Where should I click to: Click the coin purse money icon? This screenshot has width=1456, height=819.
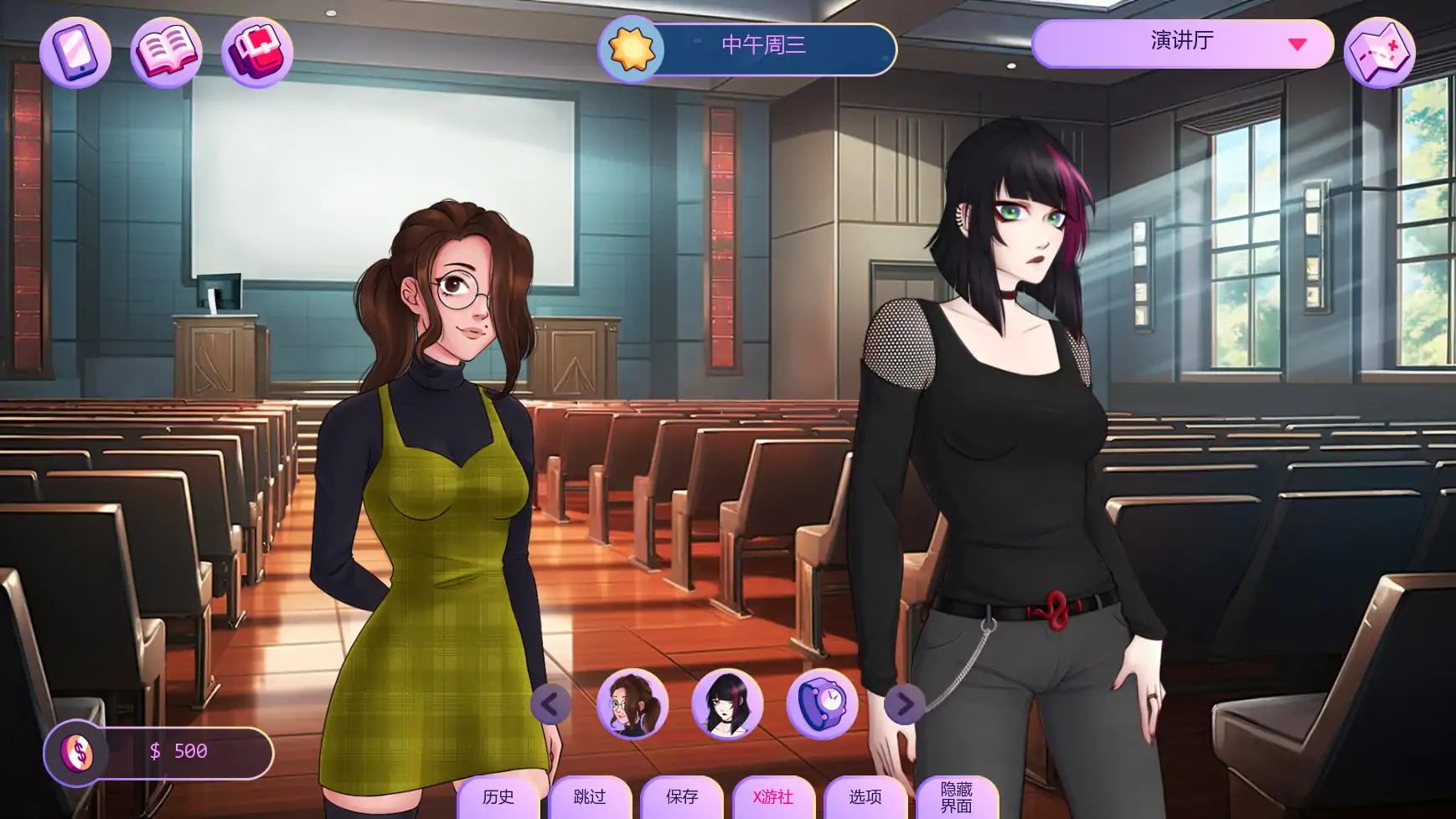[x=78, y=751]
